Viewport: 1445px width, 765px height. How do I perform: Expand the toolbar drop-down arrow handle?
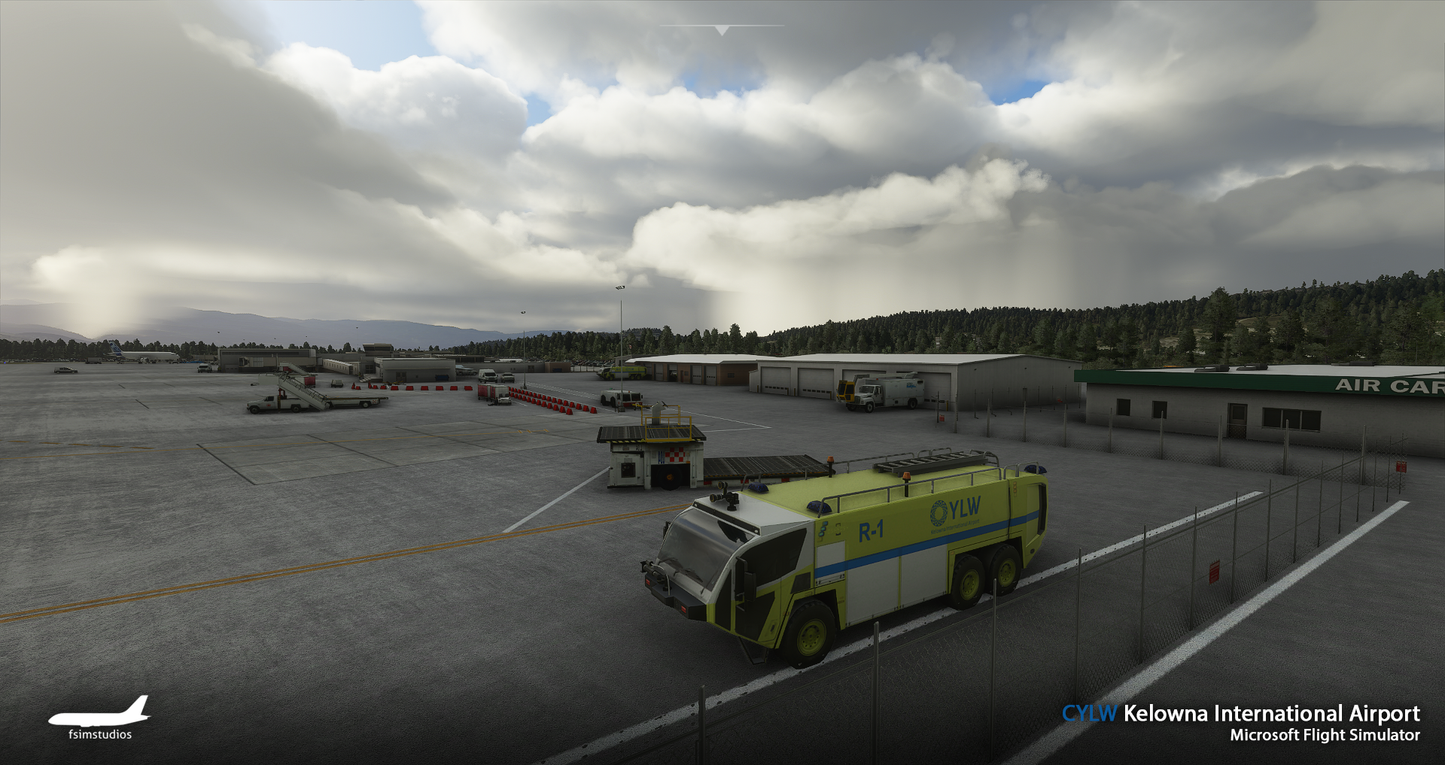click(721, 30)
